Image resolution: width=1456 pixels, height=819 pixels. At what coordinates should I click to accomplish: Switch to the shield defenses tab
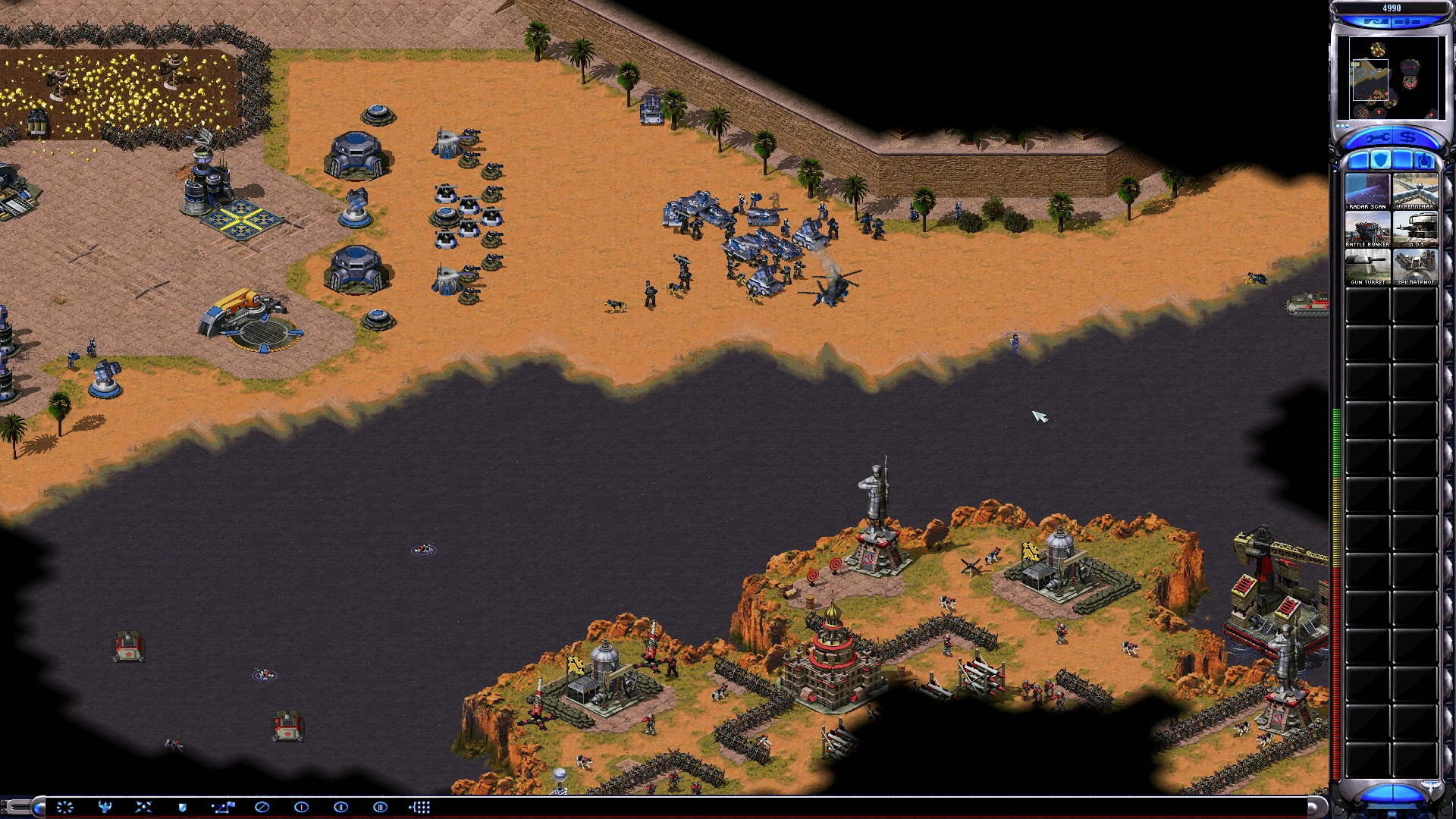[x=1381, y=159]
